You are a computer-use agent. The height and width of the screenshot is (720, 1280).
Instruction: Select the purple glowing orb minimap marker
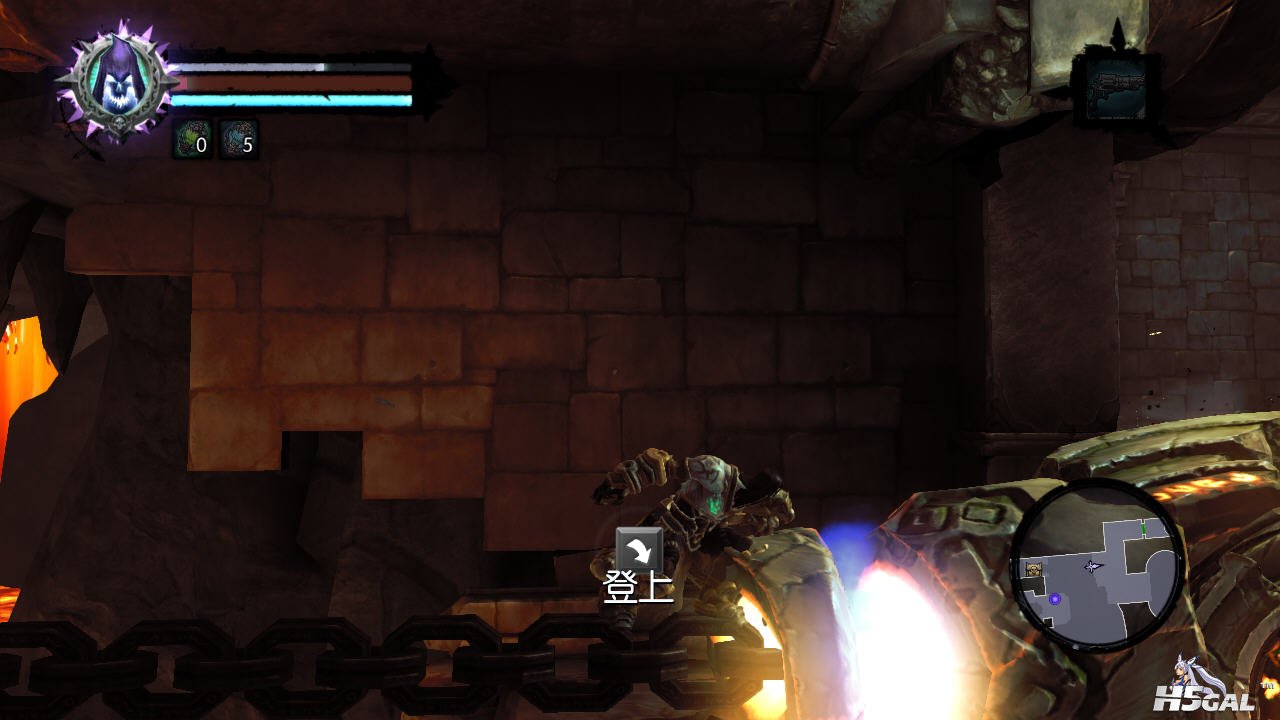(x=1054, y=598)
